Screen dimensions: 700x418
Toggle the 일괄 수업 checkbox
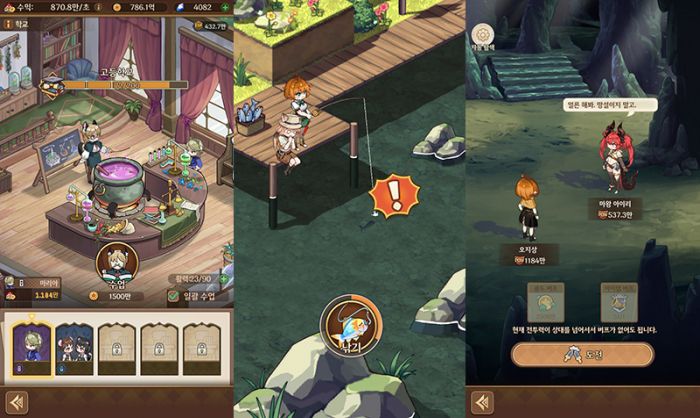tap(174, 296)
